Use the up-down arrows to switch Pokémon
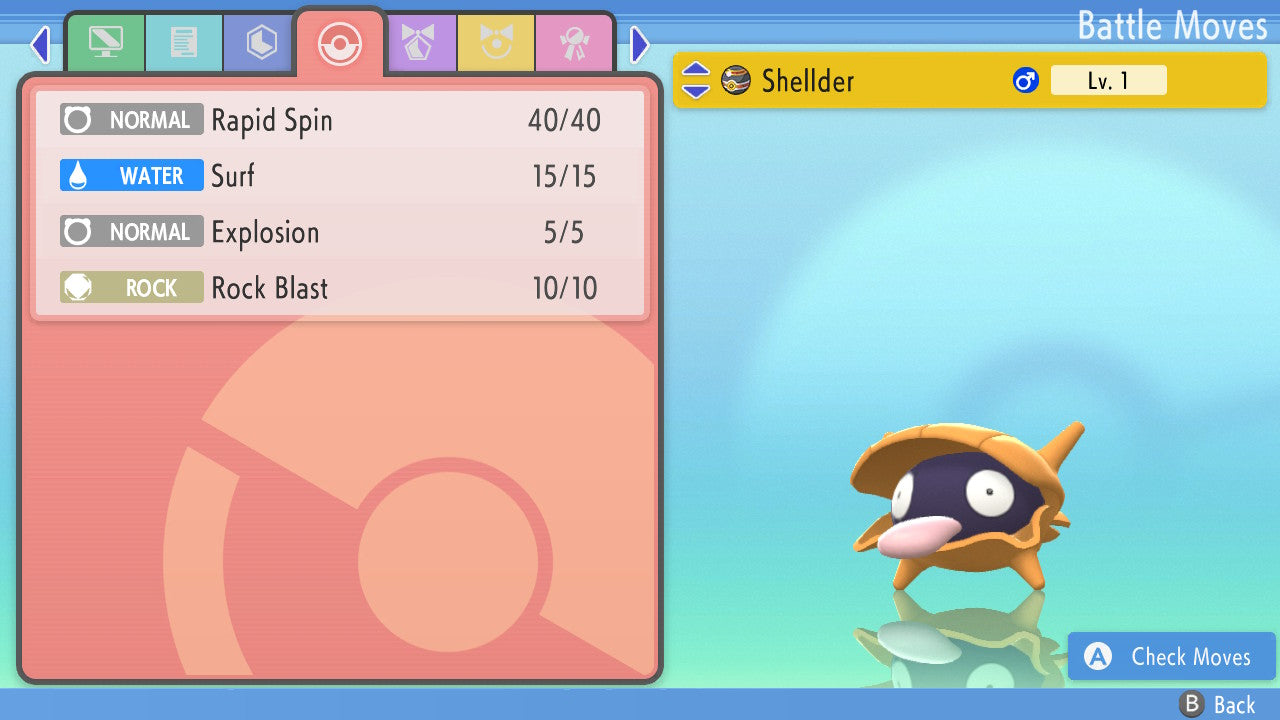Viewport: 1280px width, 720px height. tap(695, 80)
